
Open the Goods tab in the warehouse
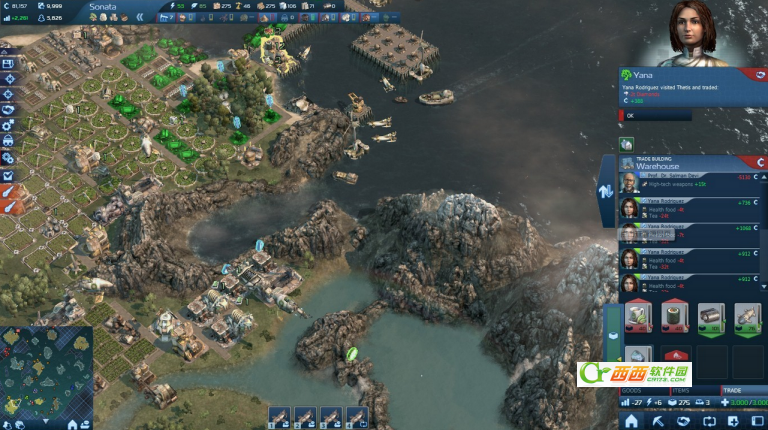pyautogui.click(x=635, y=390)
